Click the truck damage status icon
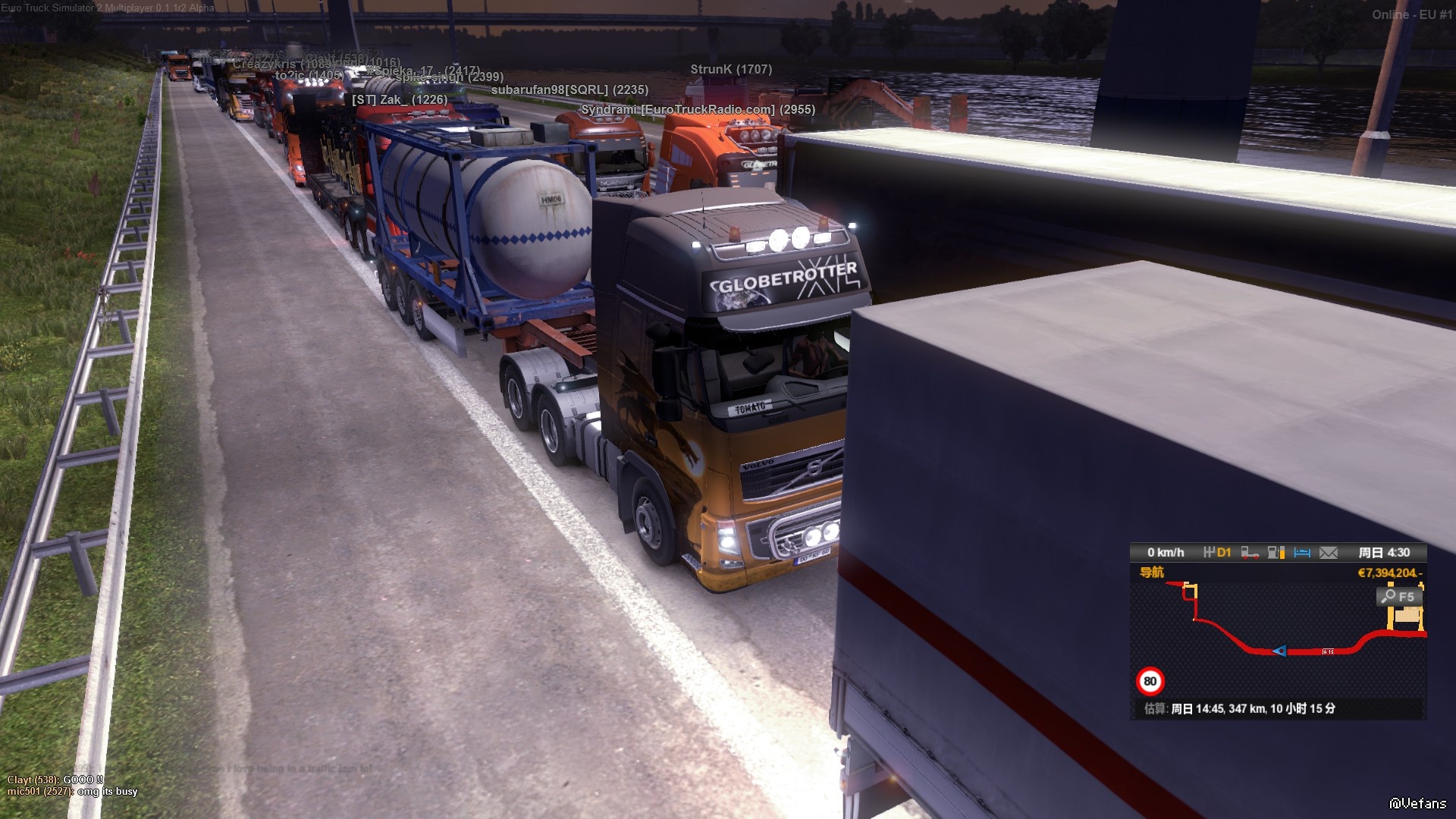Viewport: 1456px width, 819px height. (1250, 553)
